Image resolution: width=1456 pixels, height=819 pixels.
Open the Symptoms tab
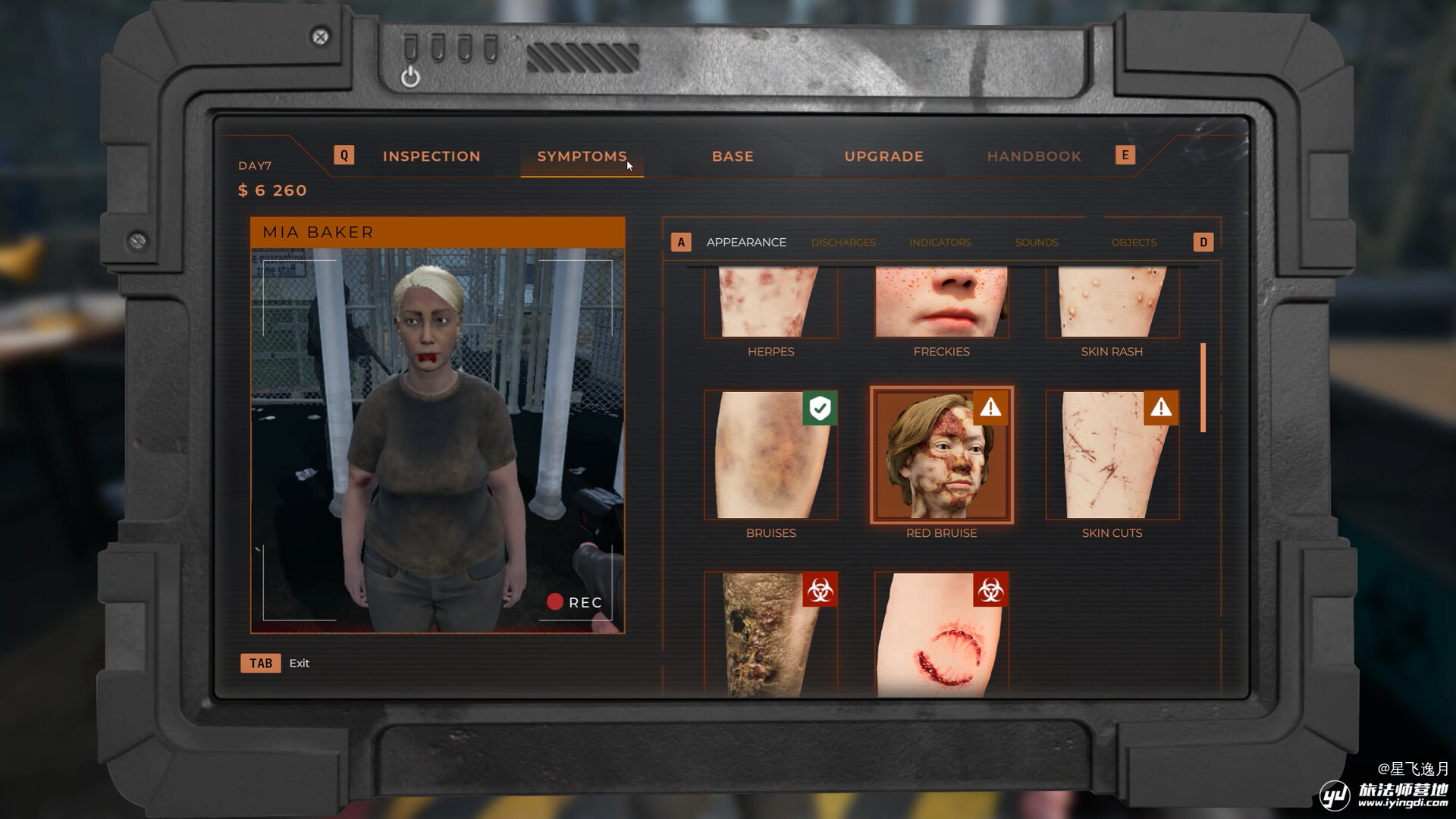pos(582,156)
